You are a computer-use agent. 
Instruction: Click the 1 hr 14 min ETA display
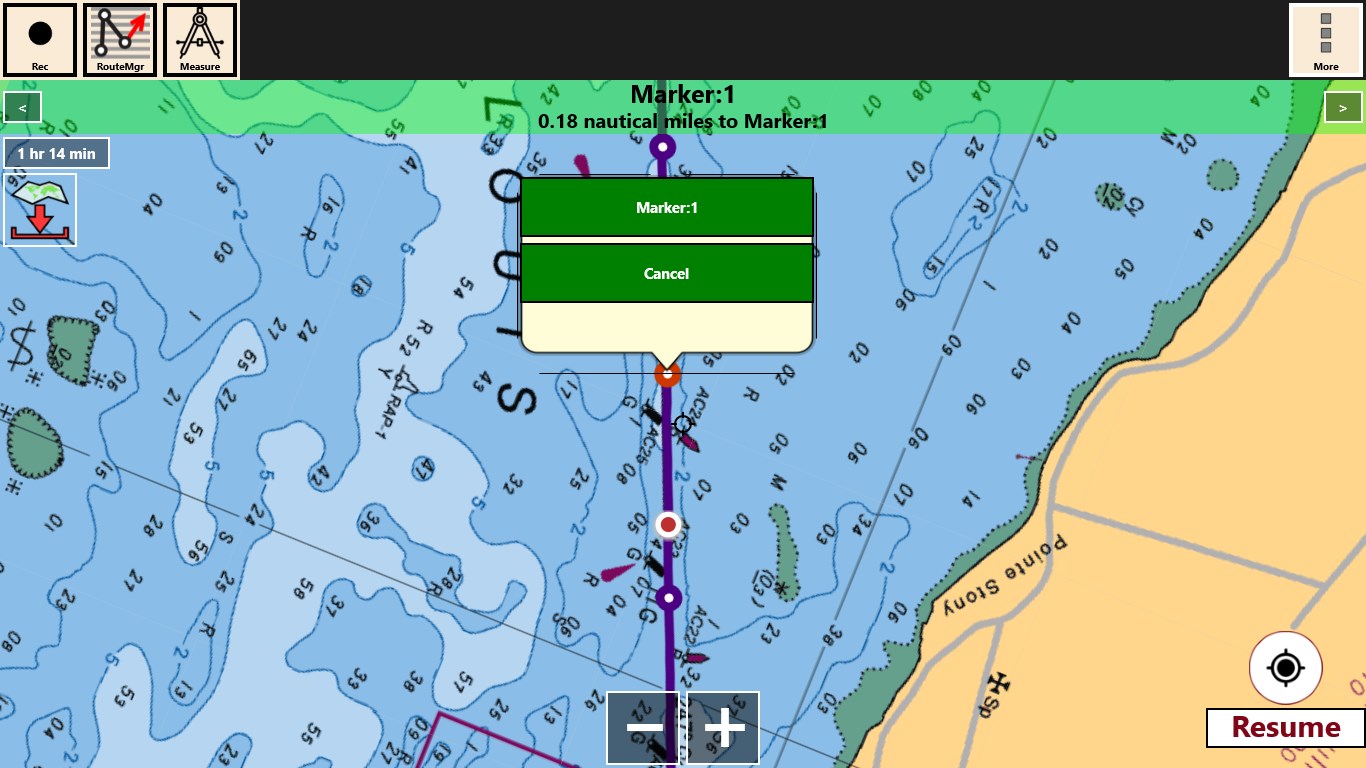click(56, 153)
